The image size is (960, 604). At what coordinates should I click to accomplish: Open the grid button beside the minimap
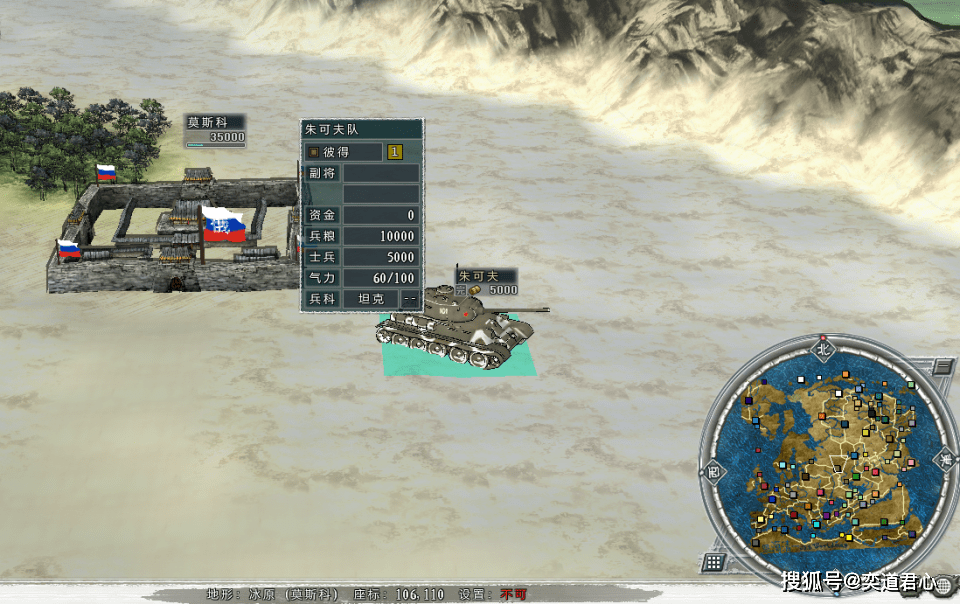(x=713, y=562)
